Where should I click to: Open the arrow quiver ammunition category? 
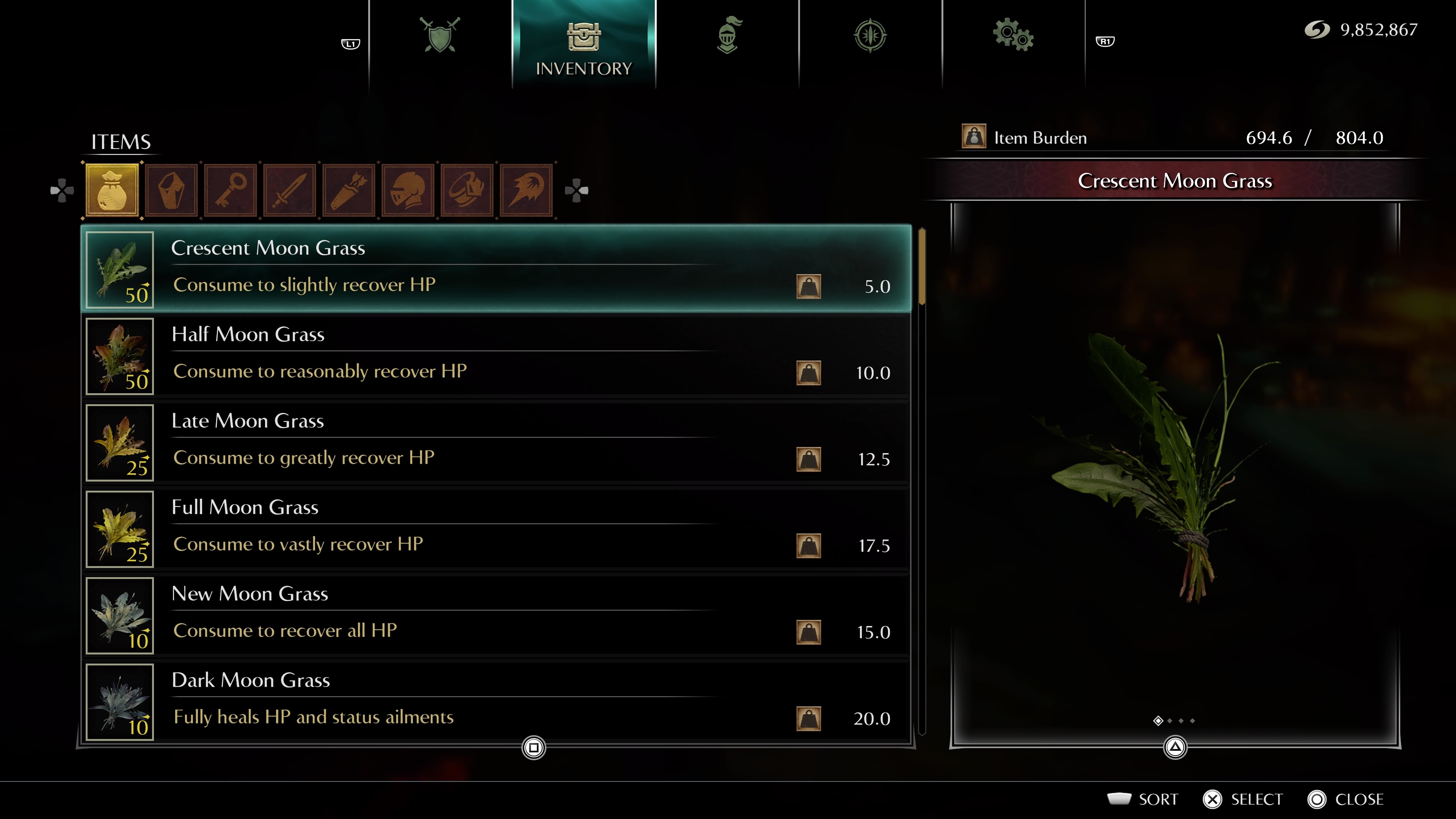pos(349,190)
